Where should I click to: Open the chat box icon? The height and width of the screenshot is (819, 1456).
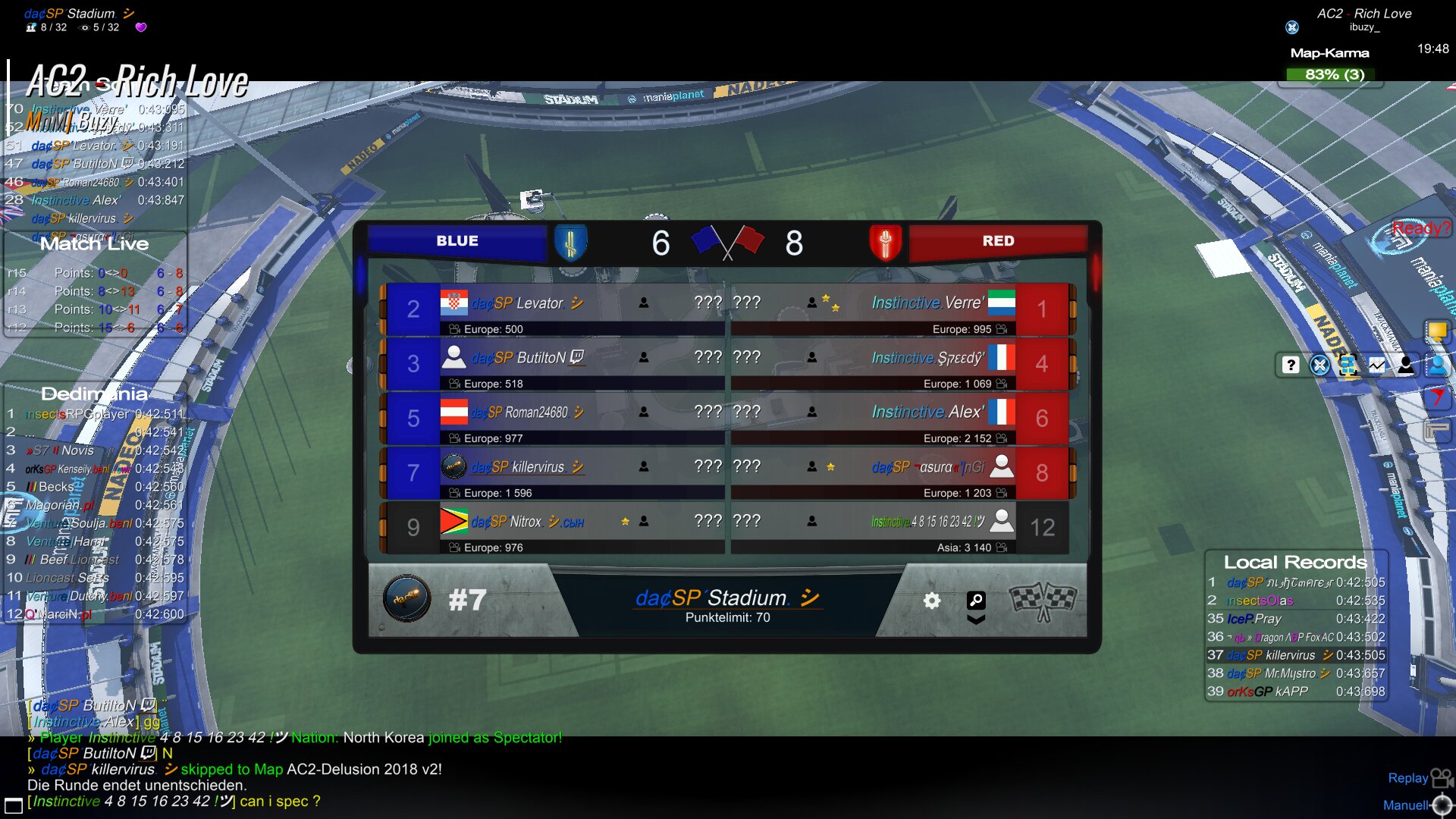pyautogui.click(x=14, y=805)
